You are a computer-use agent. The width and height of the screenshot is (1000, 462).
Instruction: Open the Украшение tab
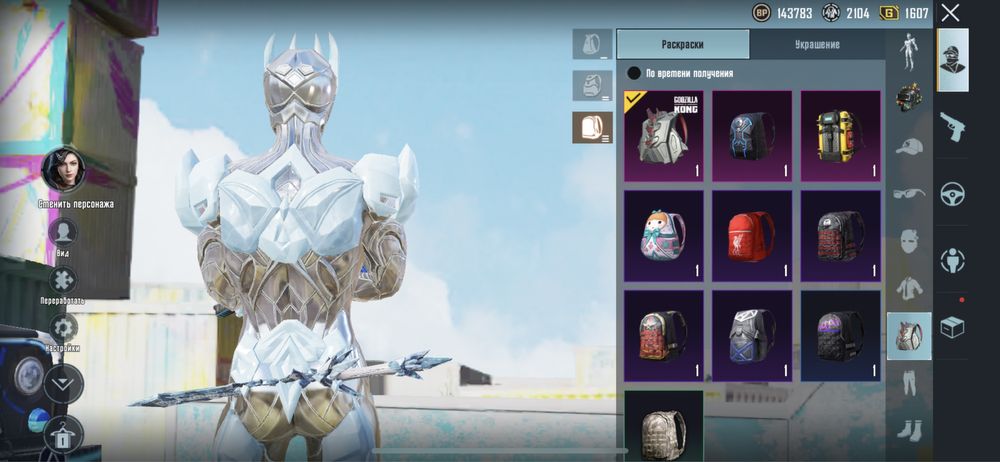[817, 44]
